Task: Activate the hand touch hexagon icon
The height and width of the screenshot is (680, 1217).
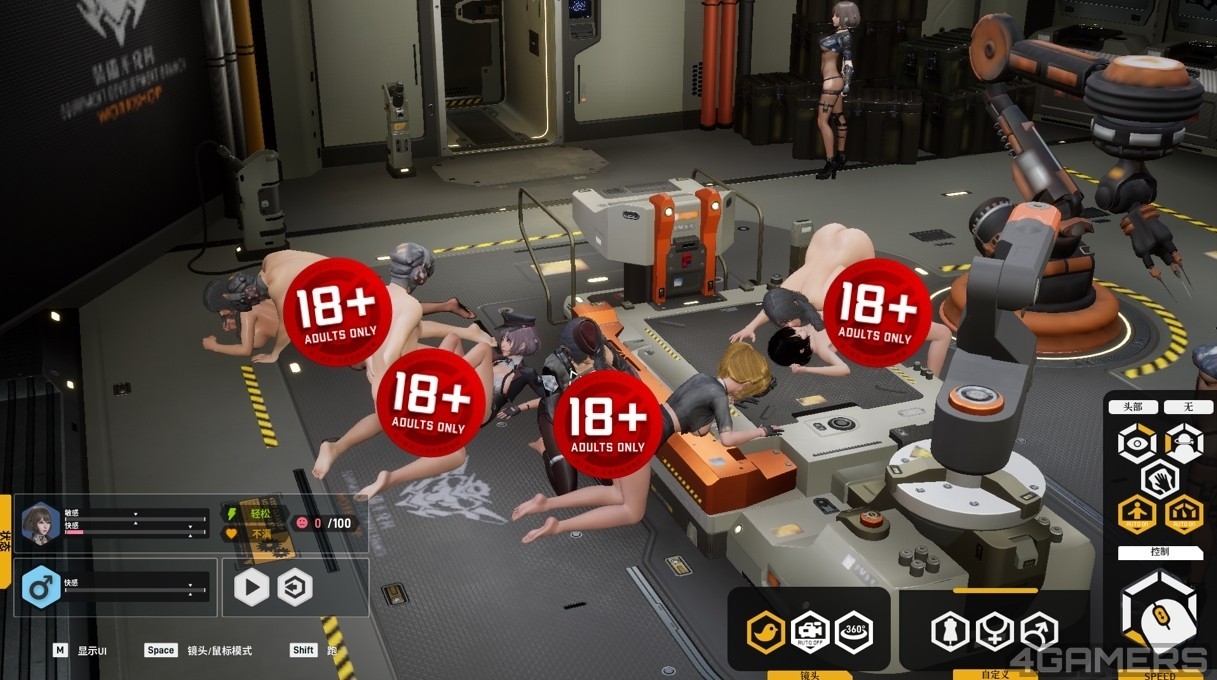Action: 1160,479
